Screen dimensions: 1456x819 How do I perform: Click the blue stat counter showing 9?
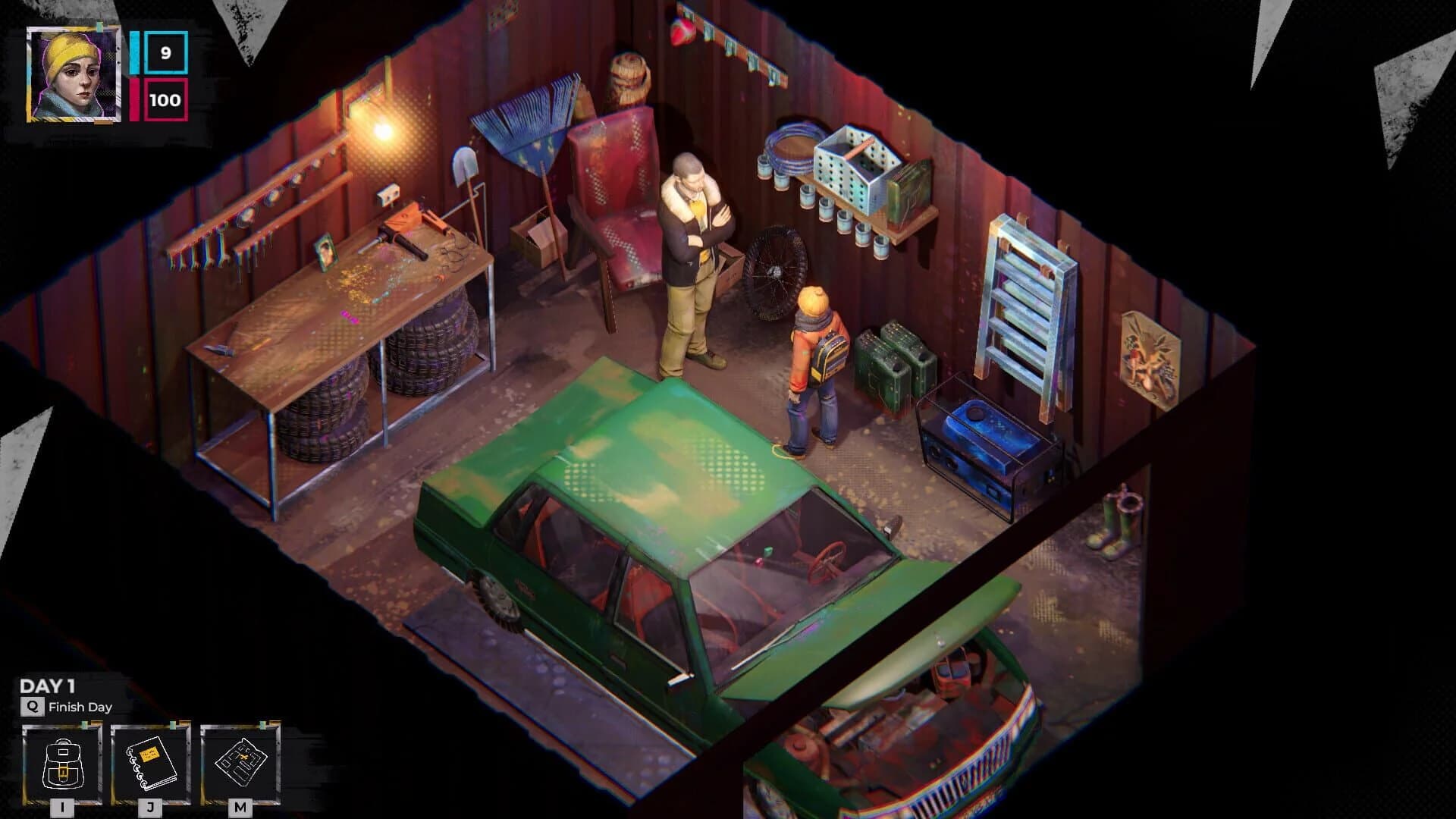pyautogui.click(x=166, y=53)
